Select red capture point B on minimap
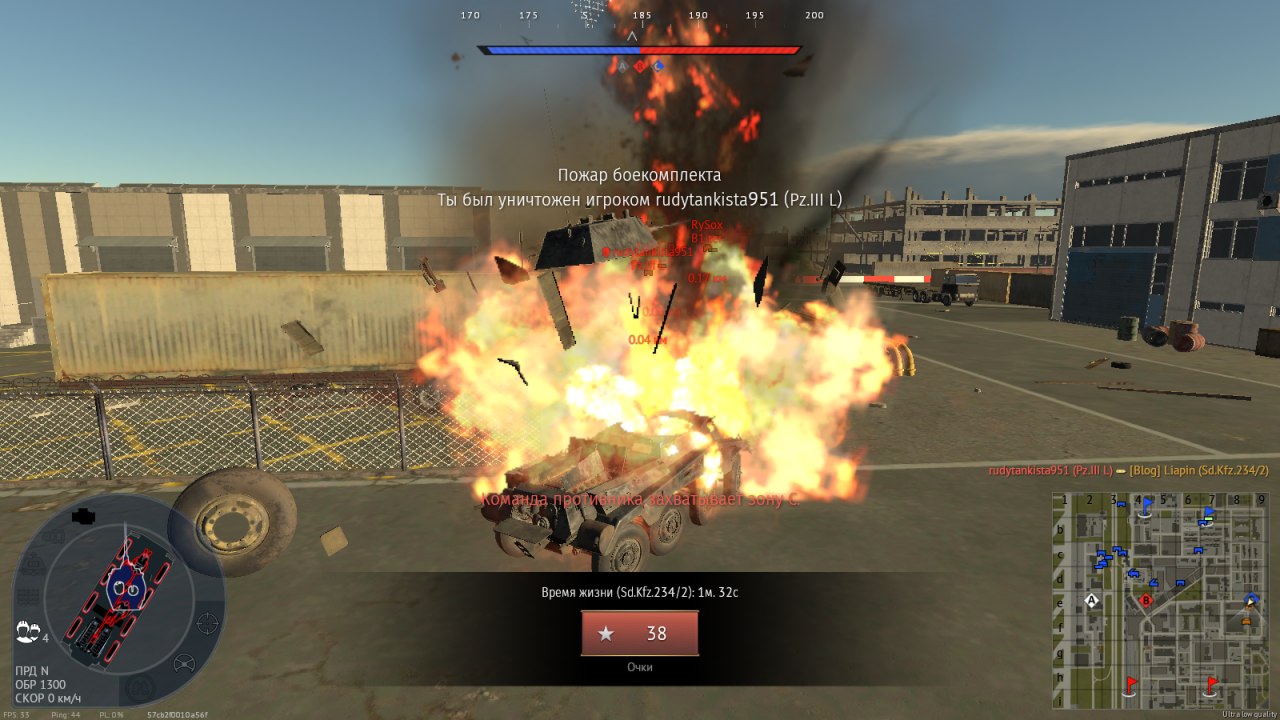 click(1146, 600)
